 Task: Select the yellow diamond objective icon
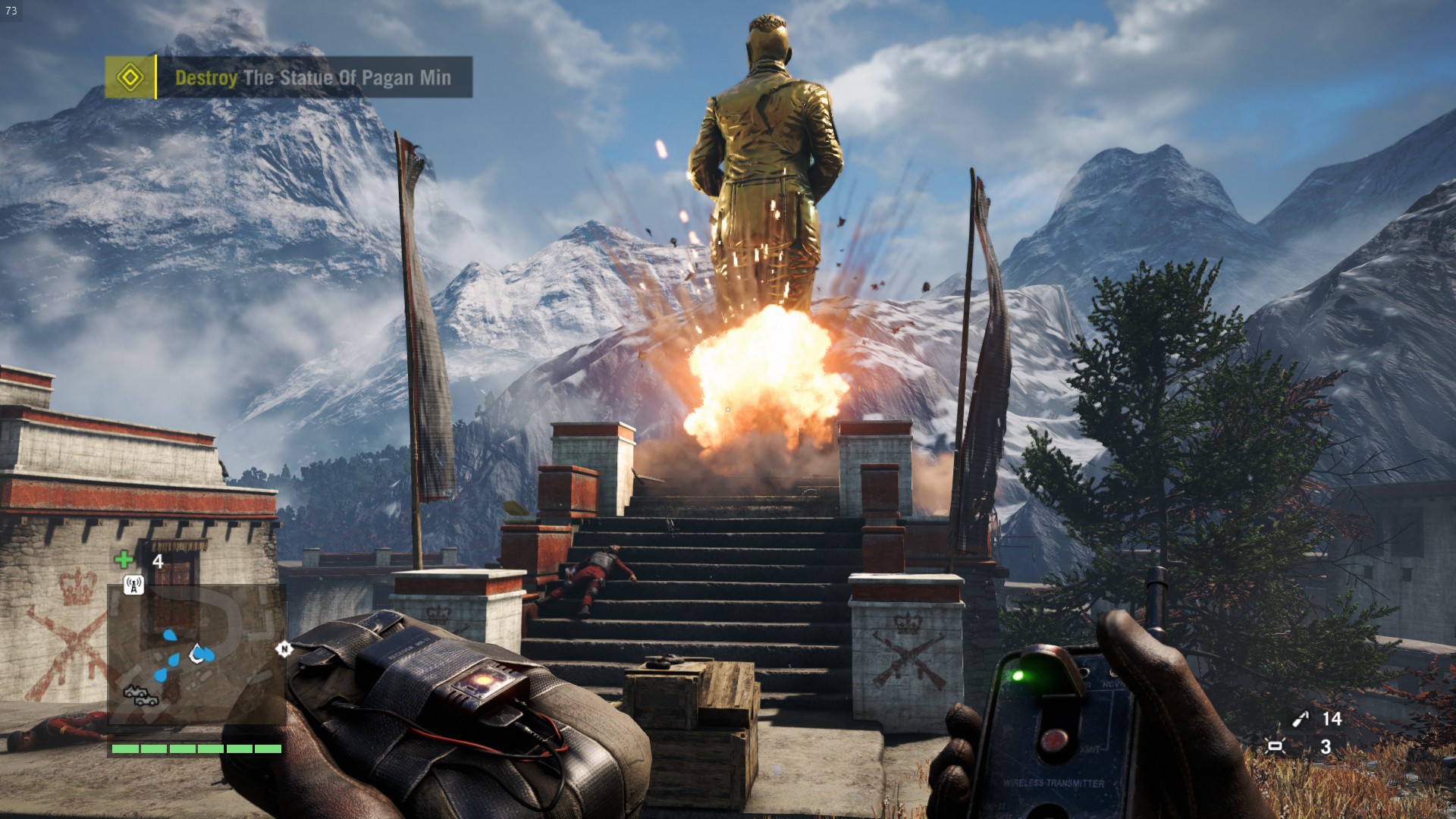tap(130, 77)
